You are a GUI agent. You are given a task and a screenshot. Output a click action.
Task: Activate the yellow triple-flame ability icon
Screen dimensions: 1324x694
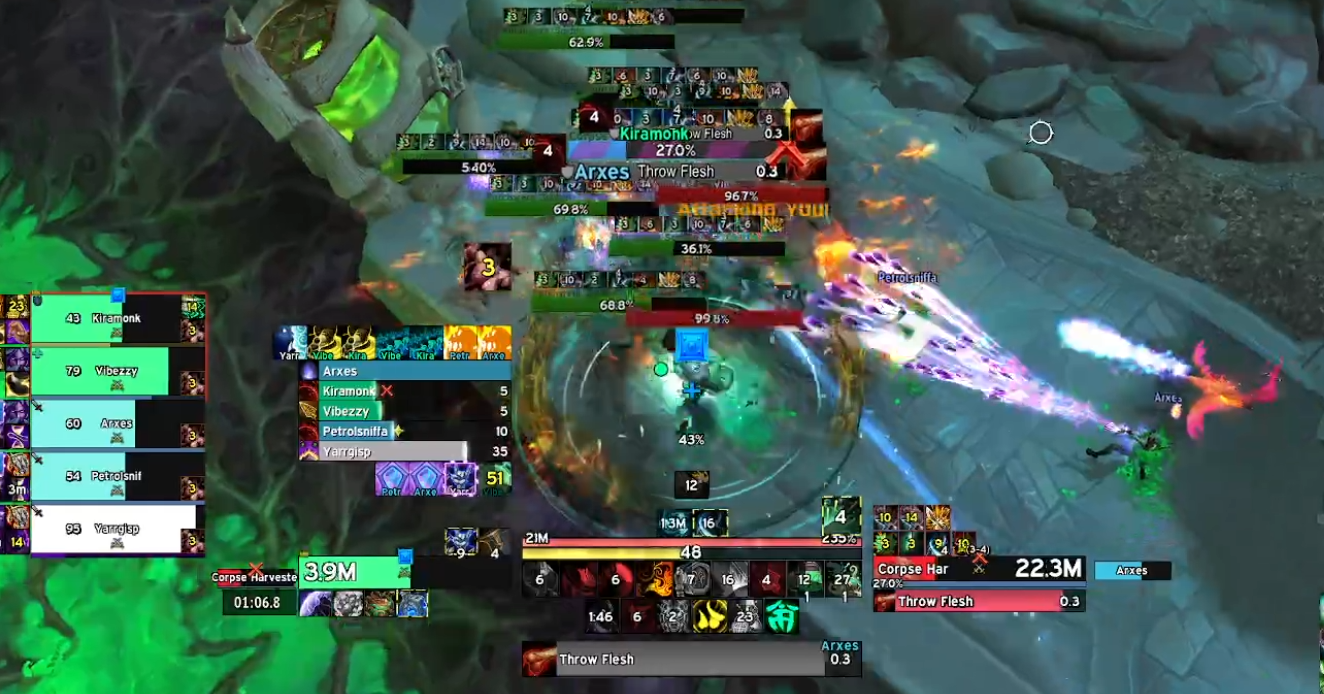pyautogui.click(x=709, y=617)
